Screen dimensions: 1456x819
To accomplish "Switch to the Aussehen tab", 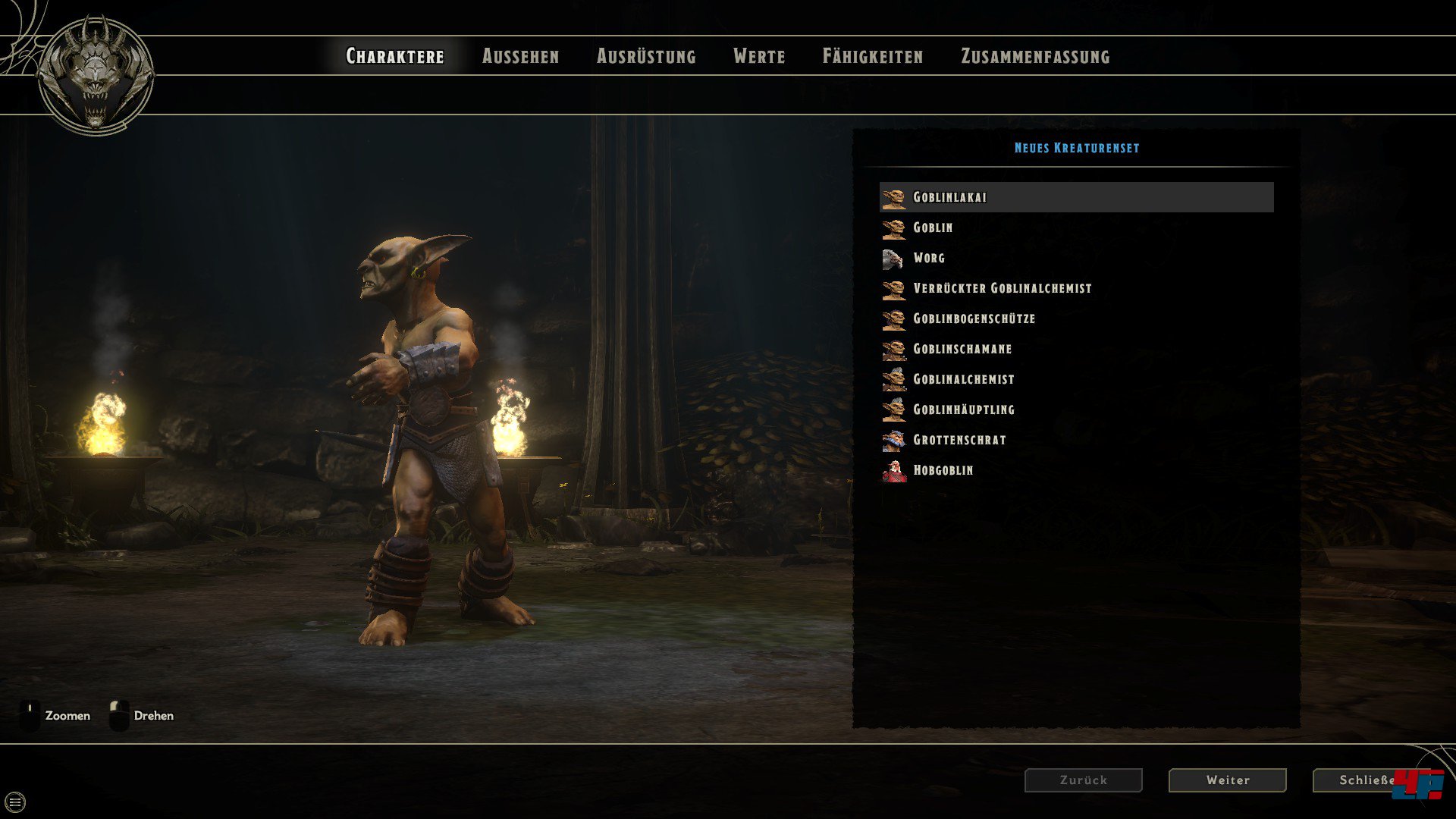I will point(520,56).
